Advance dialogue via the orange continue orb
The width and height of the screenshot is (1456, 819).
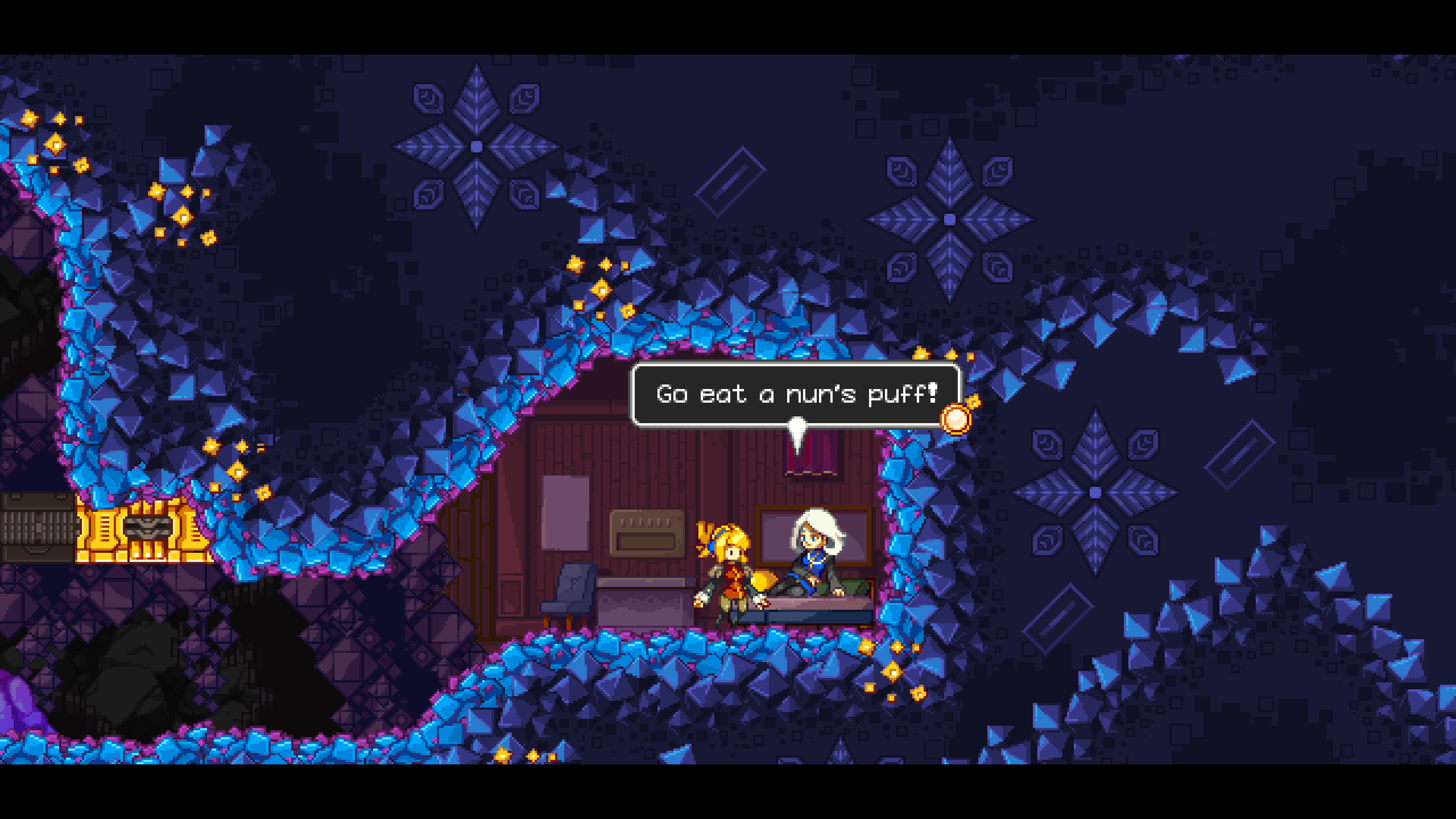coord(955,419)
